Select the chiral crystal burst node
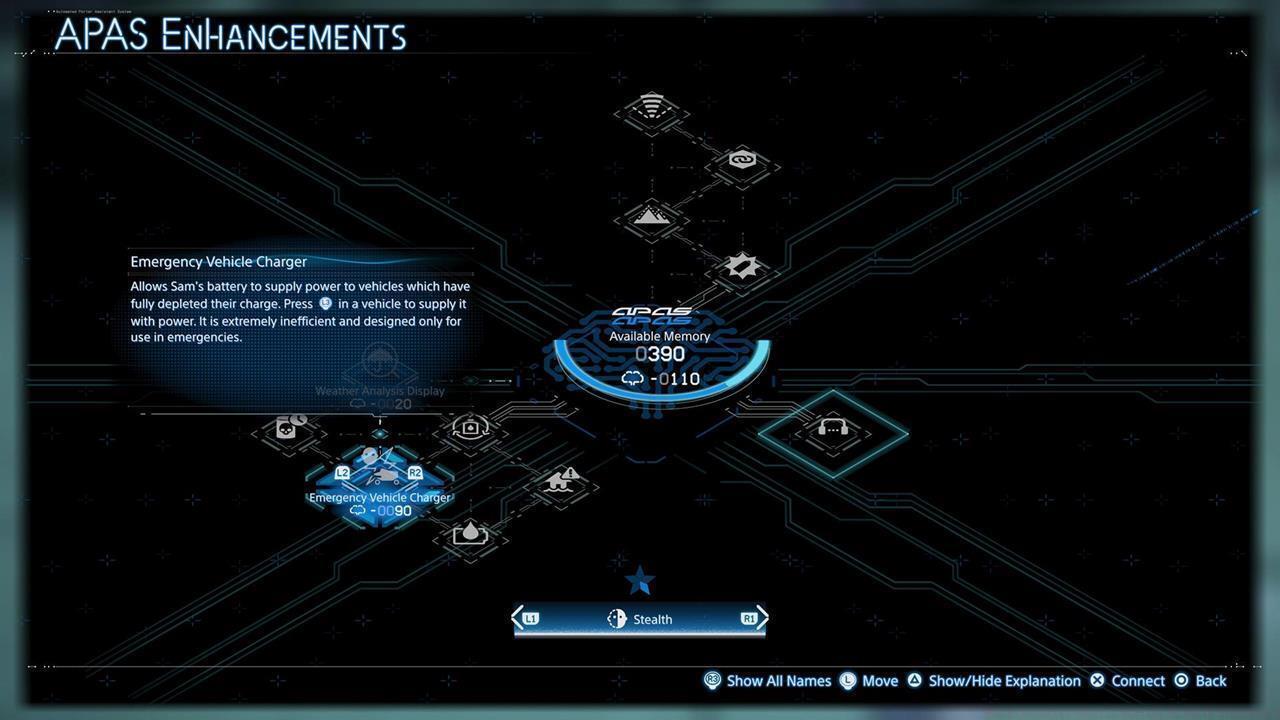Image resolution: width=1280 pixels, height=720 pixels. [x=740, y=266]
